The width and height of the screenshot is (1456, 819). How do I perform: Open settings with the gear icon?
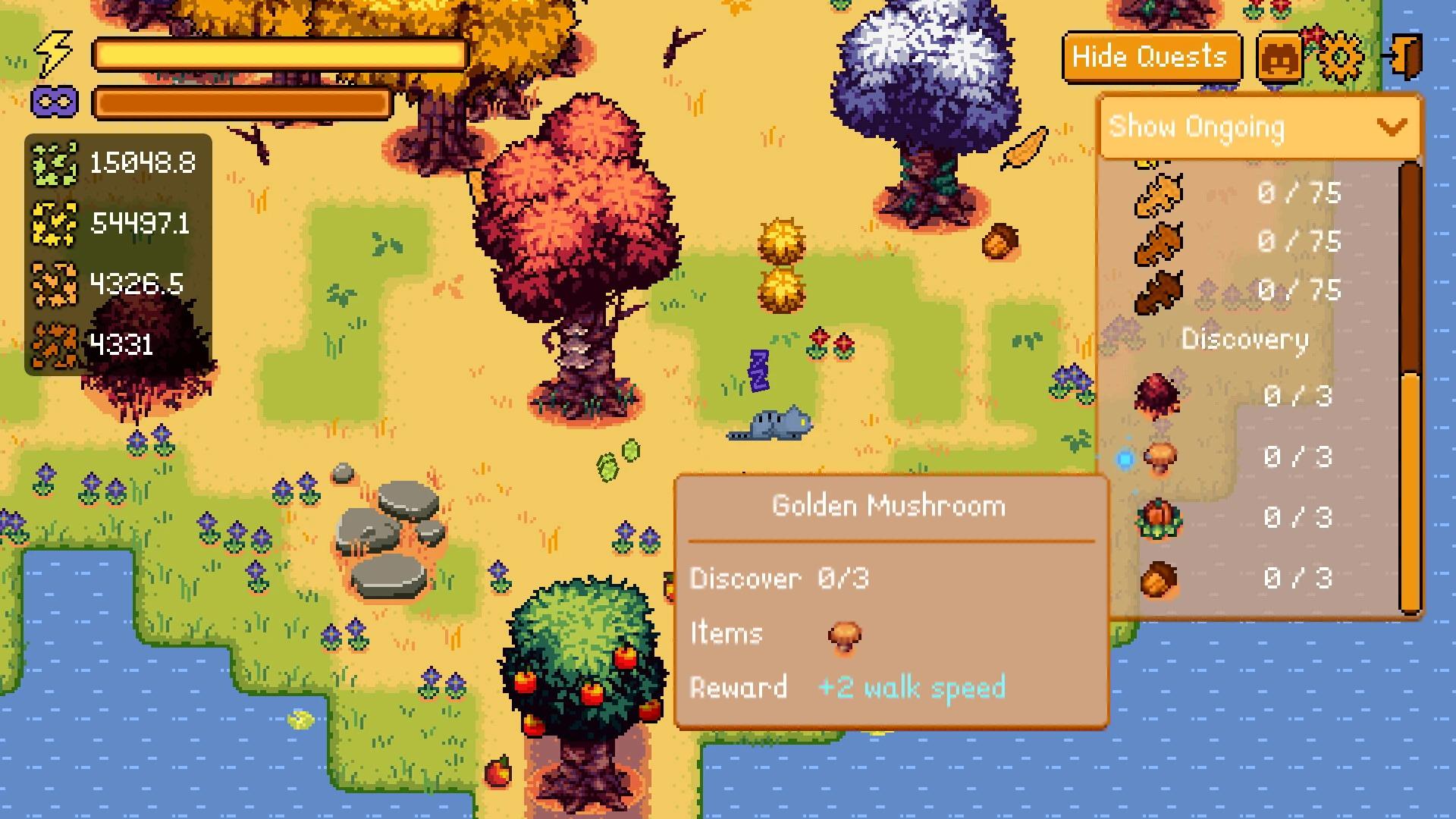point(1341,57)
